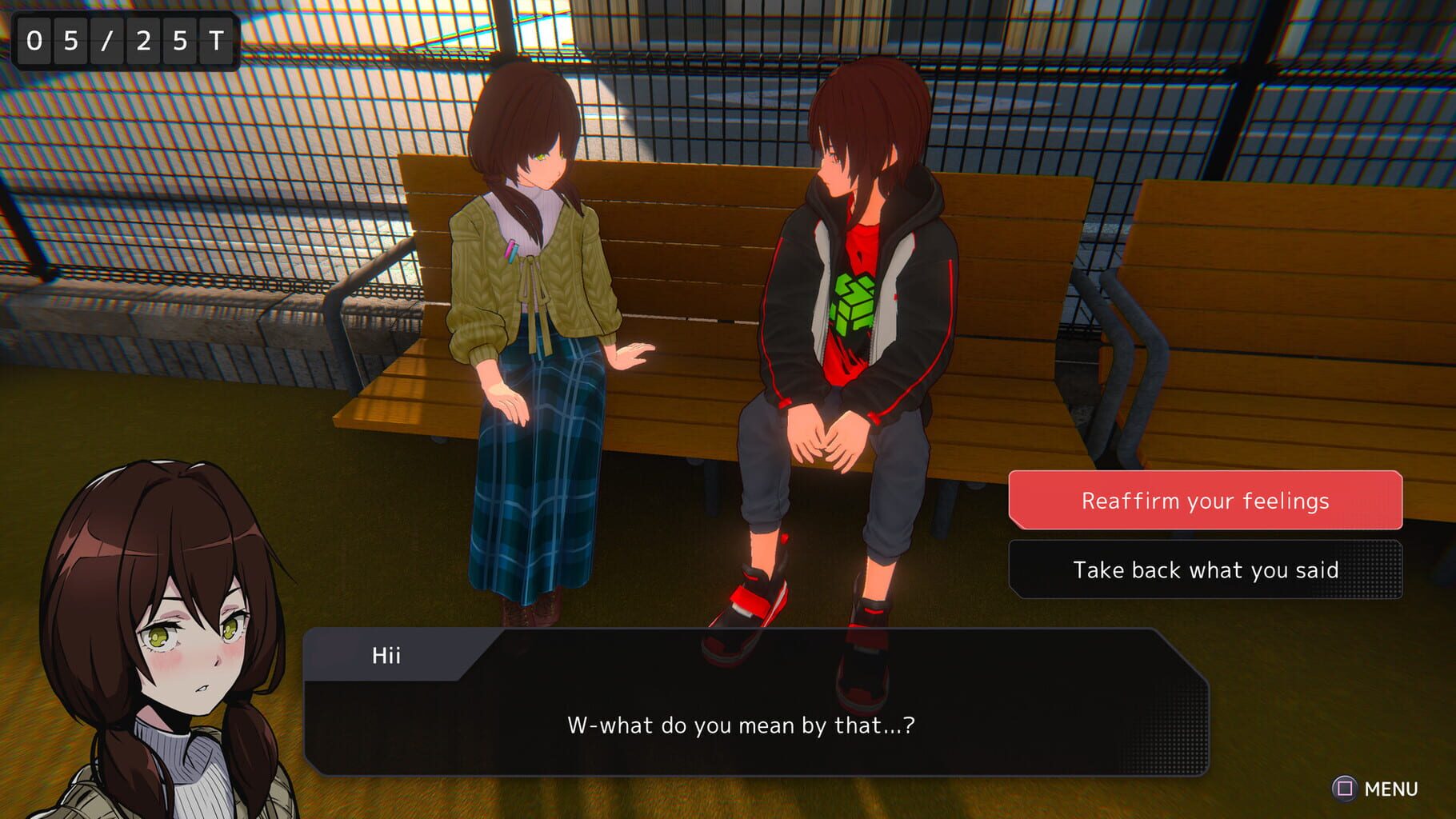Switch selection to 'Take back what you said'
The image size is (1456, 819).
1205,569
